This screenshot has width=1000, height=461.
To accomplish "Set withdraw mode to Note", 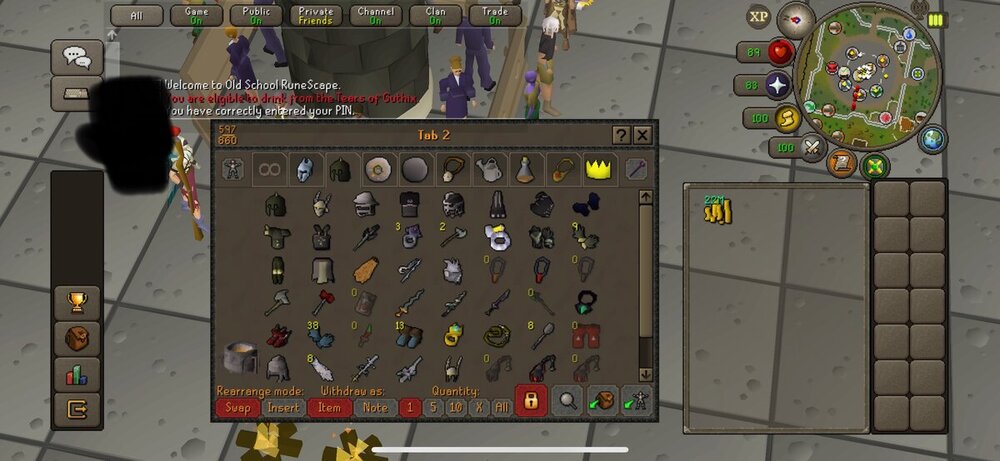I will 375,407.
